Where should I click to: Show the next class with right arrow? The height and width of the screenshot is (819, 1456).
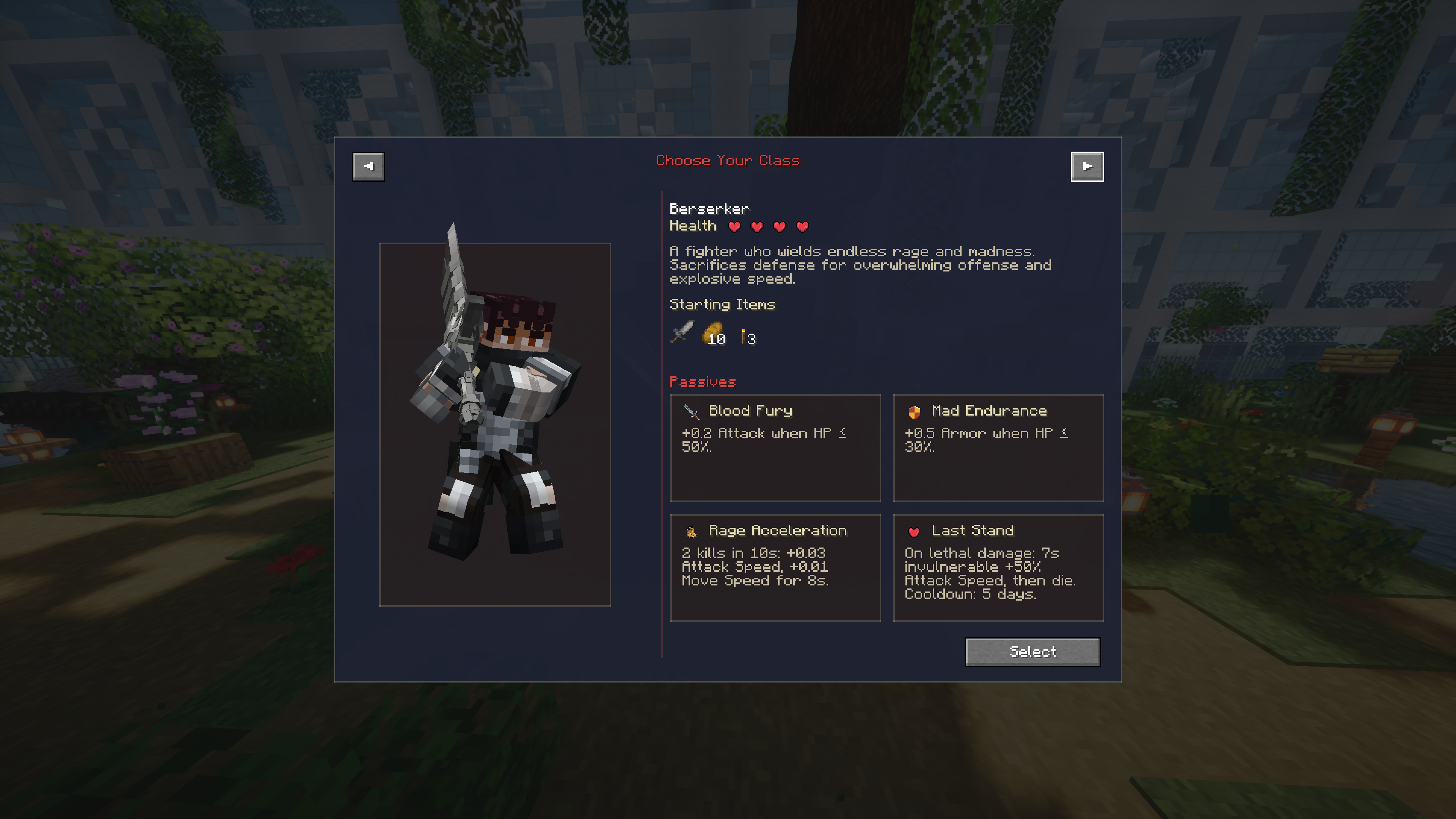tap(1086, 166)
